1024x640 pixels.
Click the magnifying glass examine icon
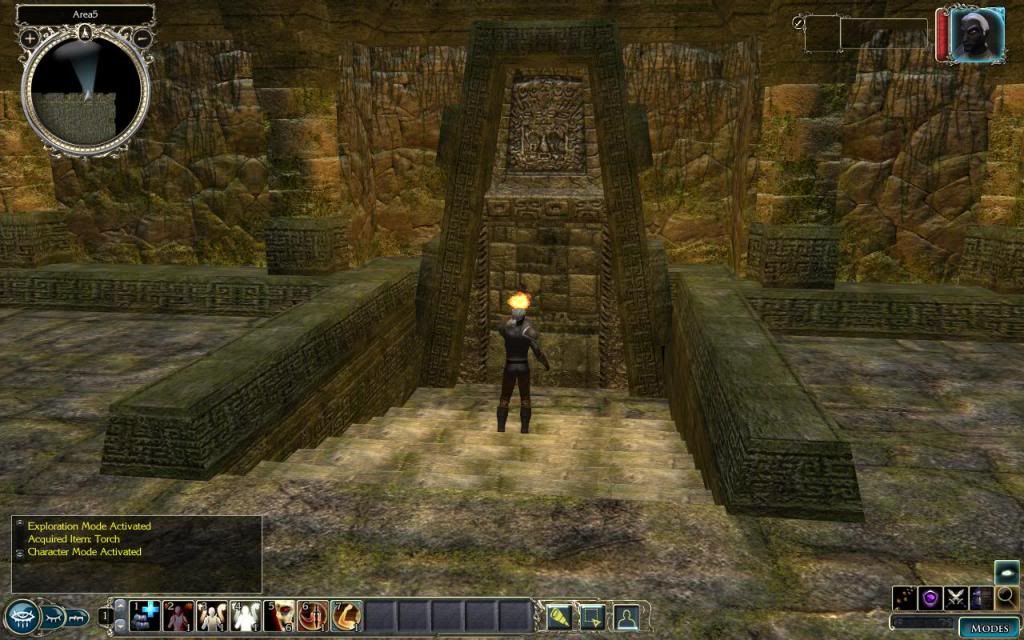coord(1006,598)
